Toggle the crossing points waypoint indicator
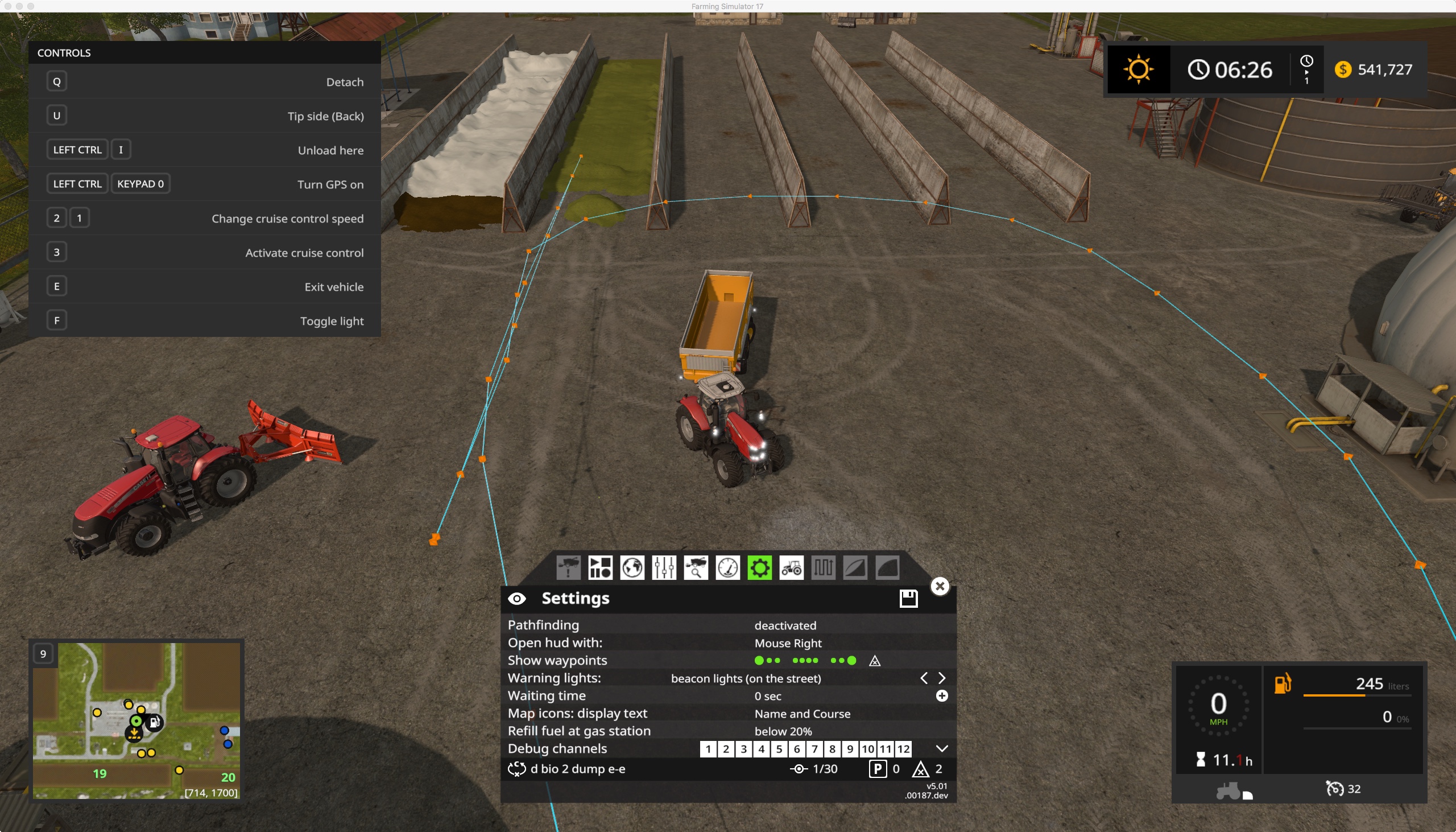 [x=874, y=661]
